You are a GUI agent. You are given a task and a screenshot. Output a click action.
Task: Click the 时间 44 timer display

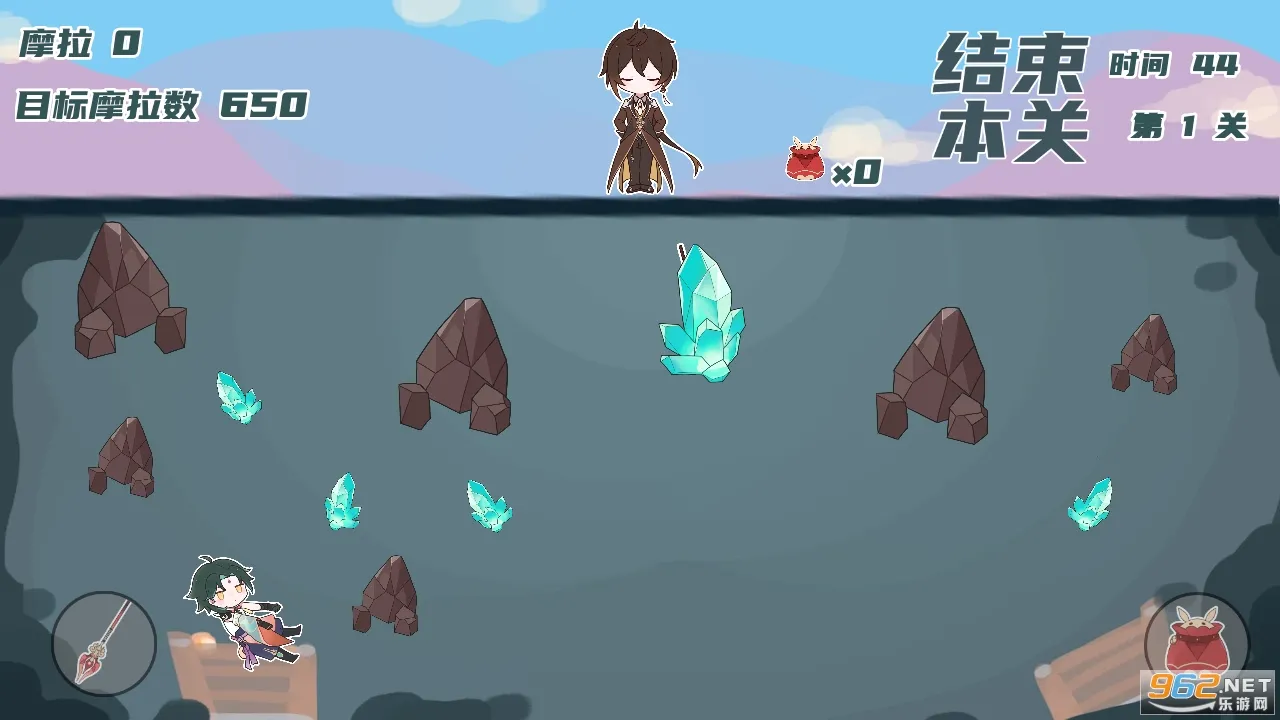point(1173,65)
